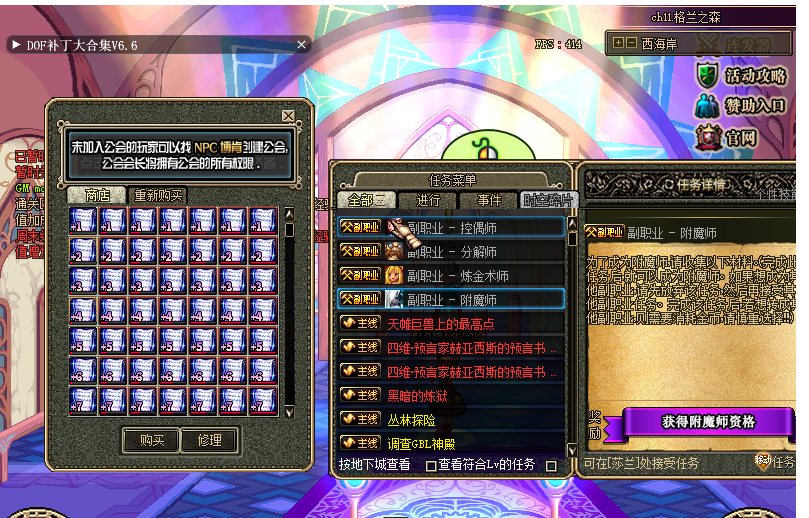Show the 全部 all-quests tab
This screenshot has width=809, height=518.
click(x=367, y=200)
